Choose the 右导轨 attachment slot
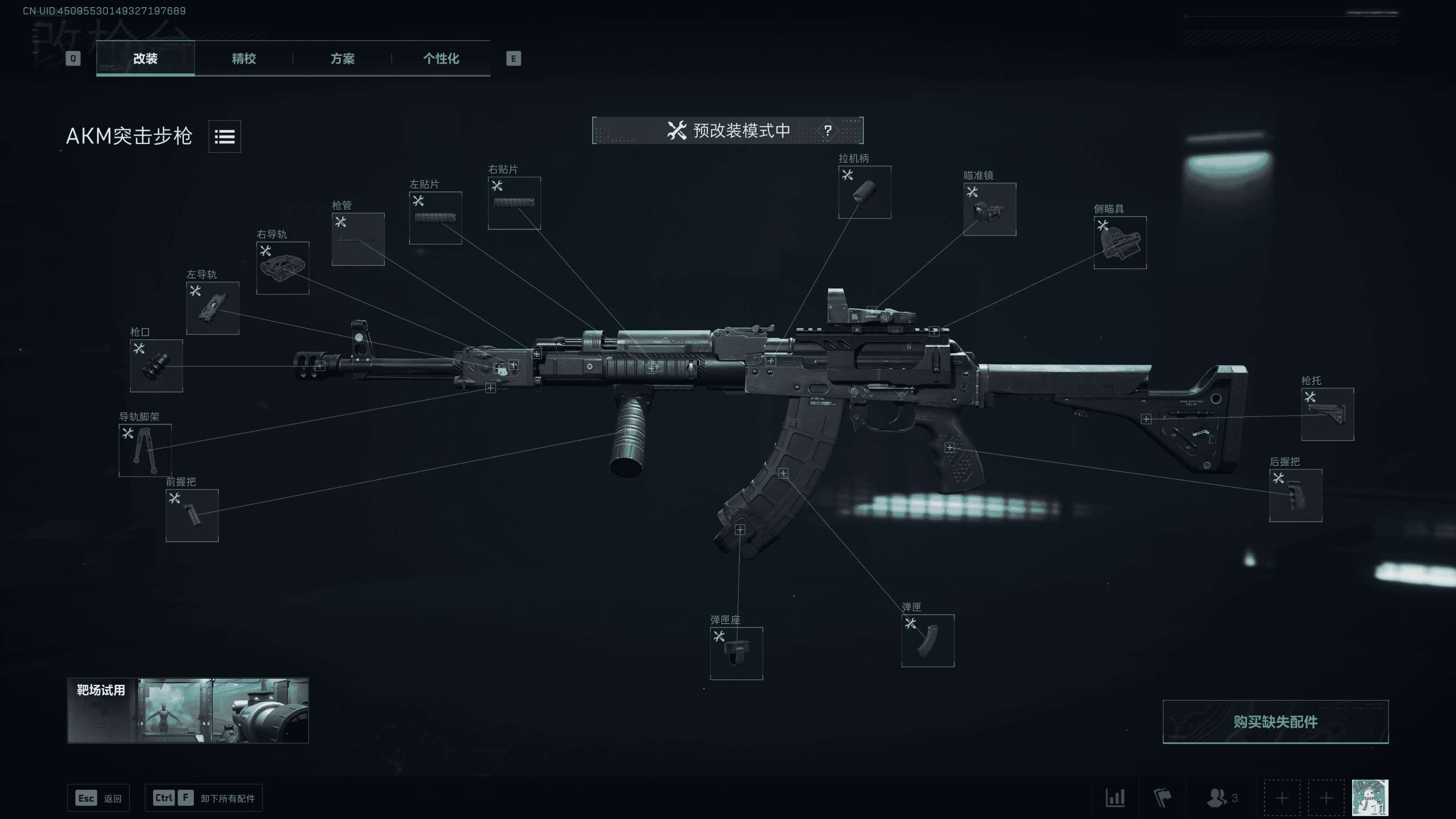 click(x=282, y=268)
